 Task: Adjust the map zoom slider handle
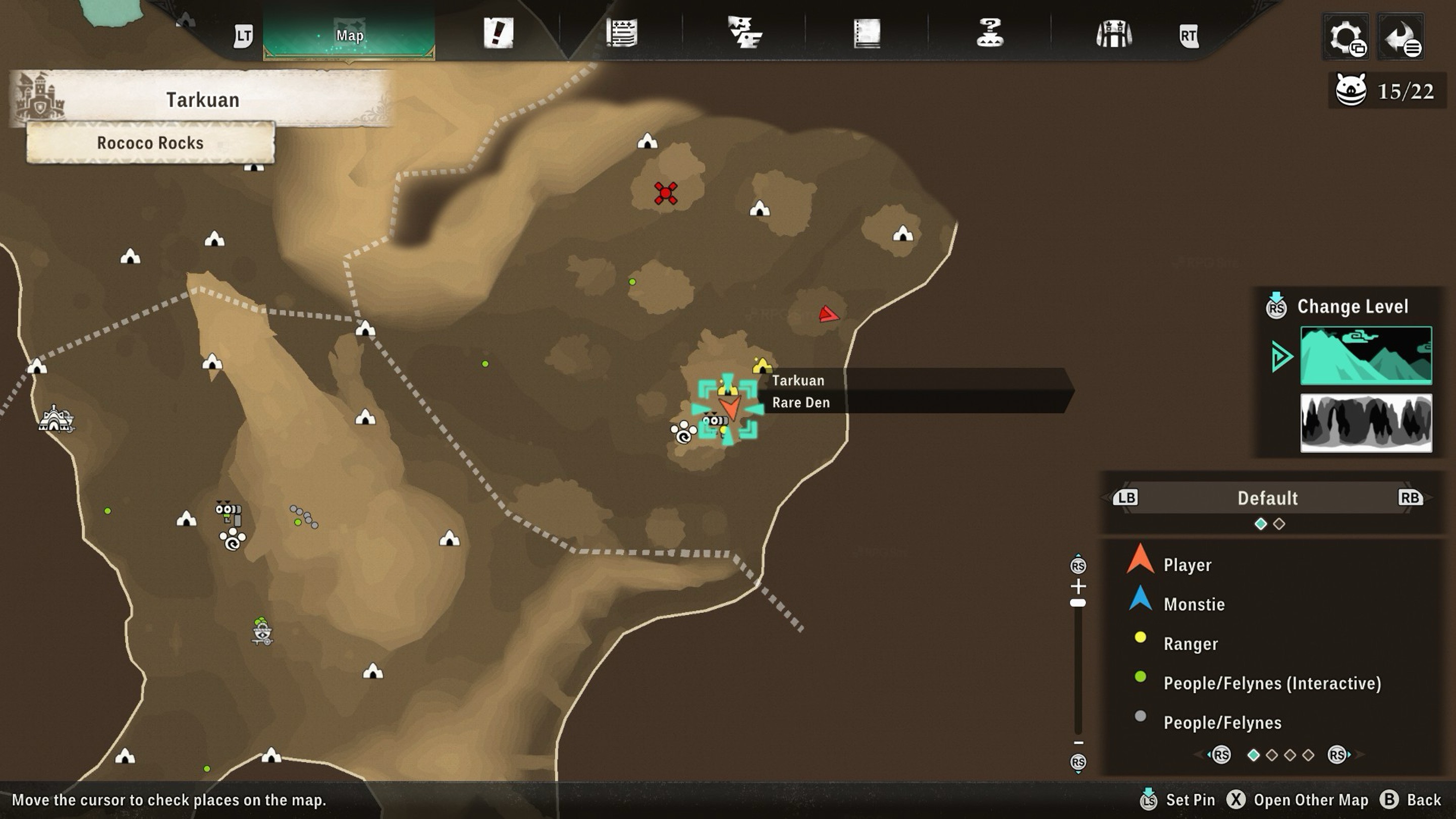[1078, 603]
